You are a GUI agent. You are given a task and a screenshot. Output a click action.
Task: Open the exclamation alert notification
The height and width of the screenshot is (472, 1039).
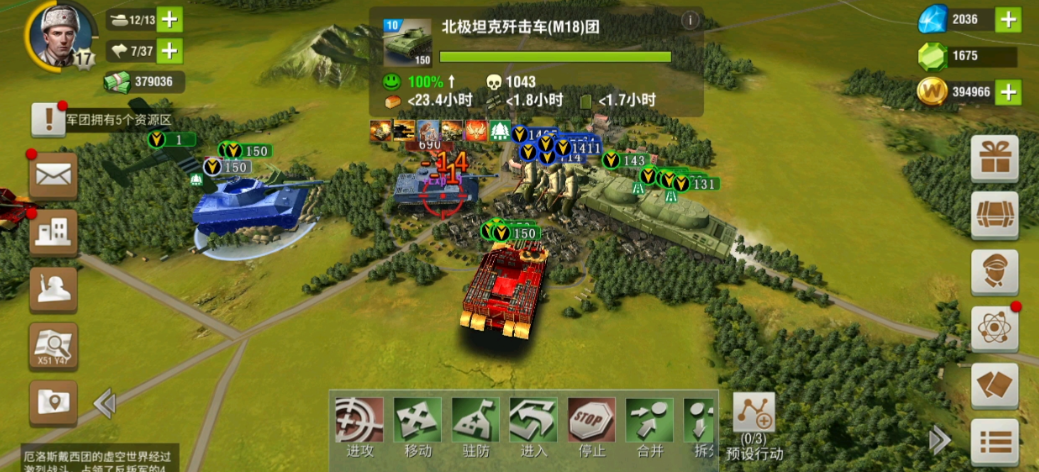tap(47, 119)
